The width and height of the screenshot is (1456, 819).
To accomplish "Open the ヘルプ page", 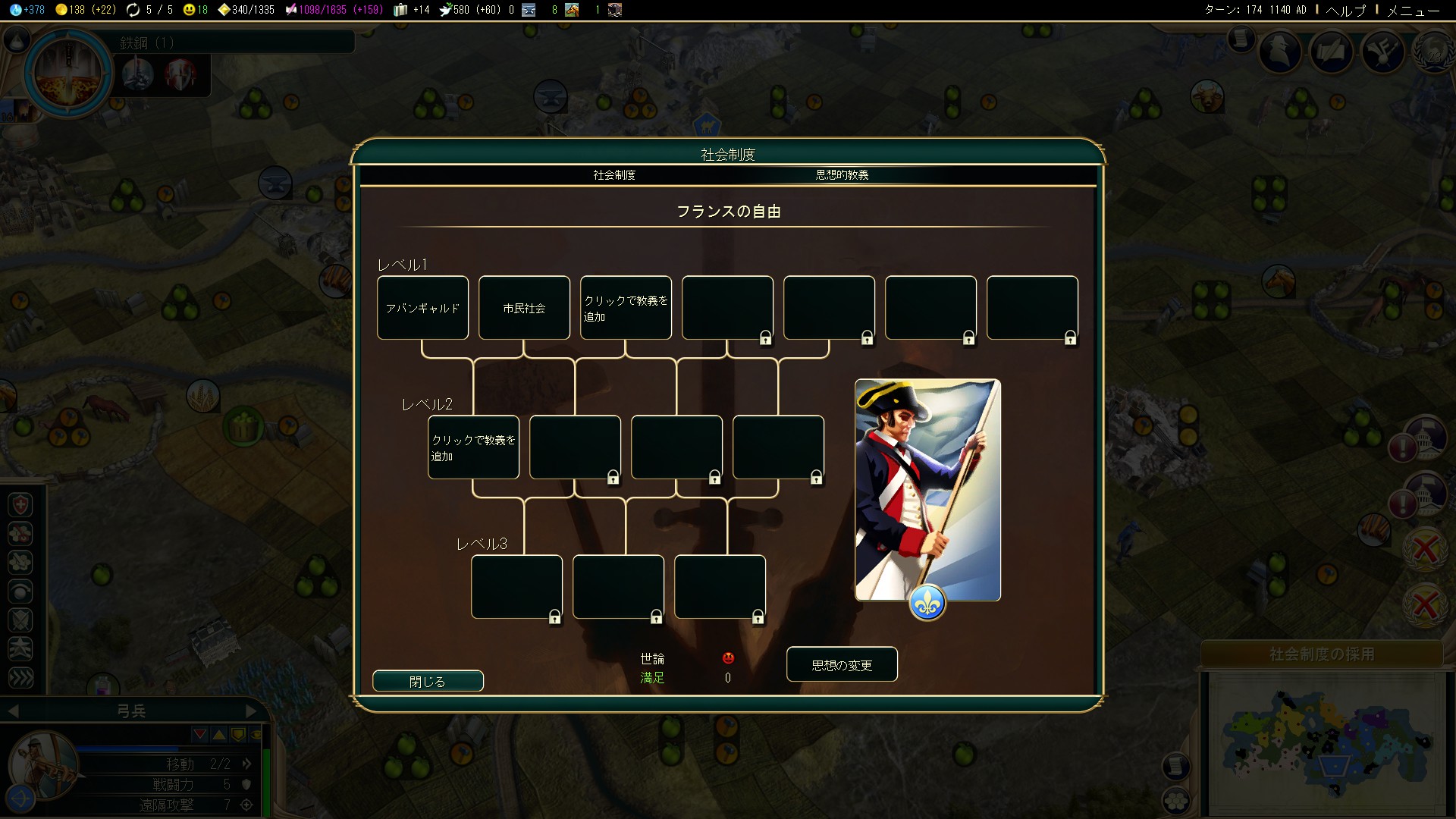I will tap(1346, 11).
